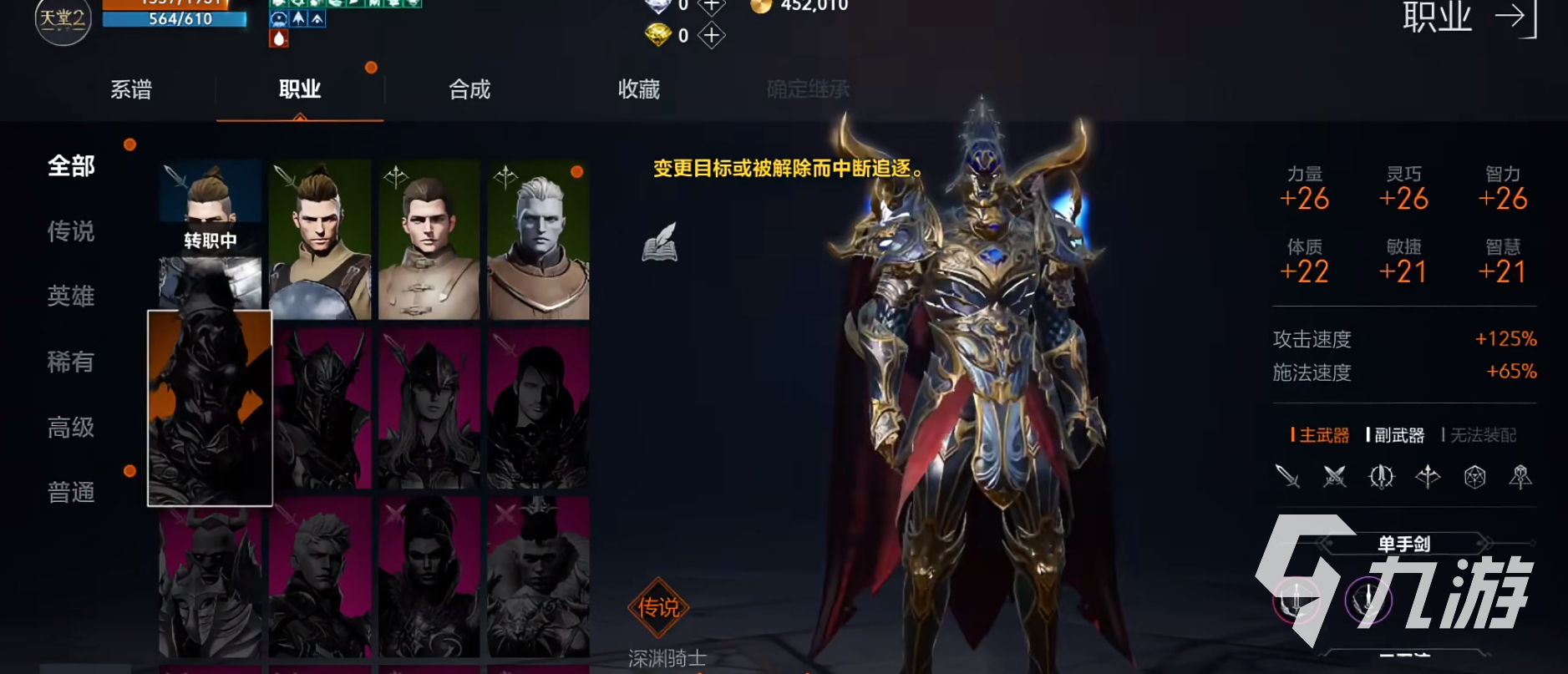The width and height of the screenshot is (1568, 674).
Task: Keep 主武器 filter selected
Action: tap(1323, 435)
